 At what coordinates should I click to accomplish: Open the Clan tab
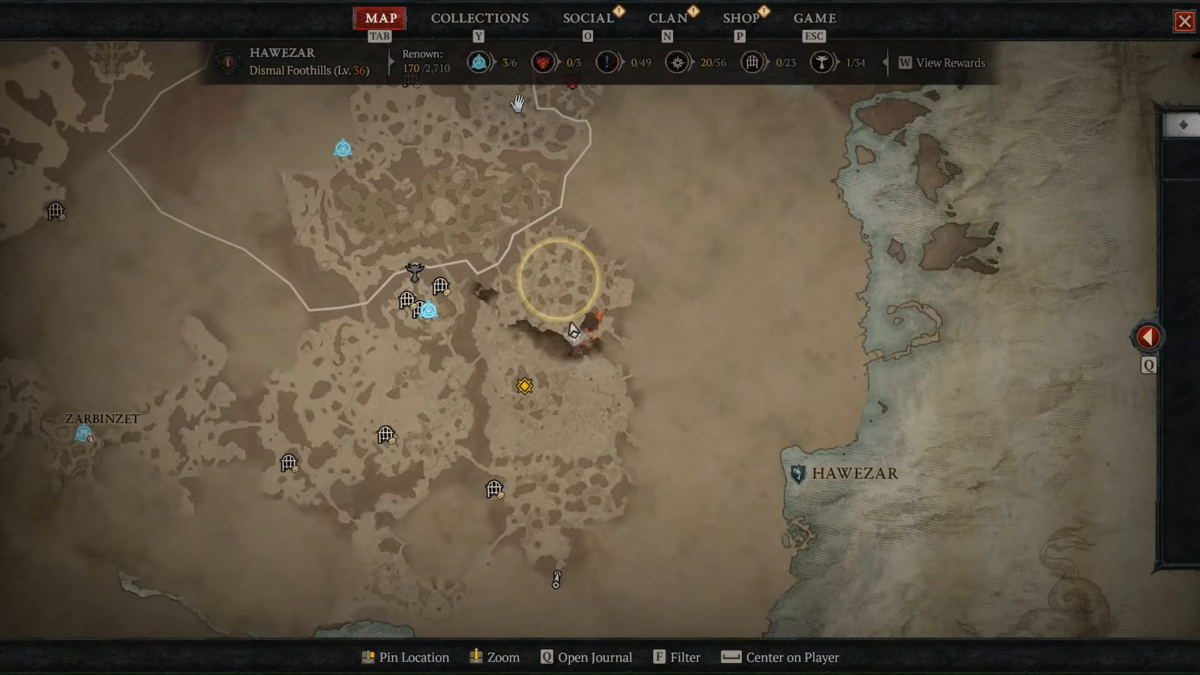[668, 18]
